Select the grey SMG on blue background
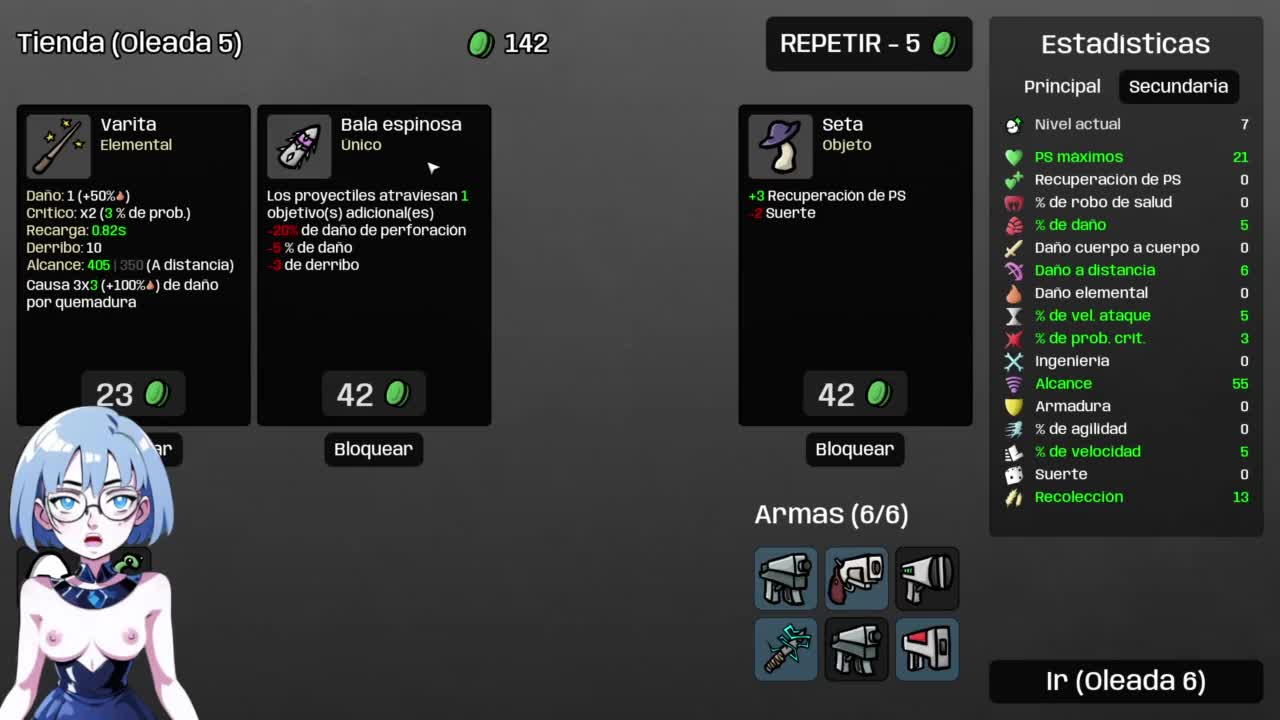 click(786, 578)
